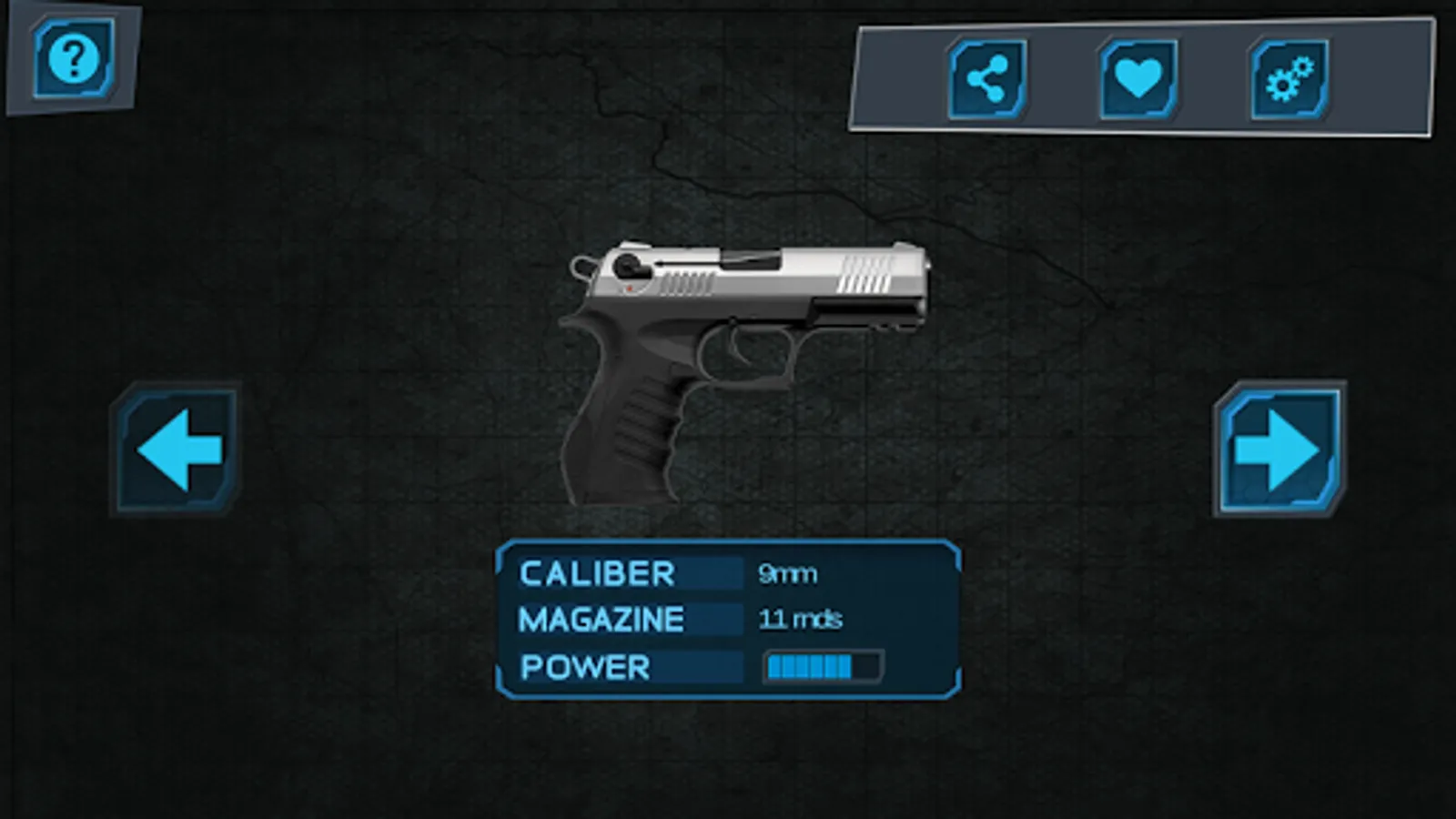
Task: Open the question mark help button
Action: [x=74, y=59]
